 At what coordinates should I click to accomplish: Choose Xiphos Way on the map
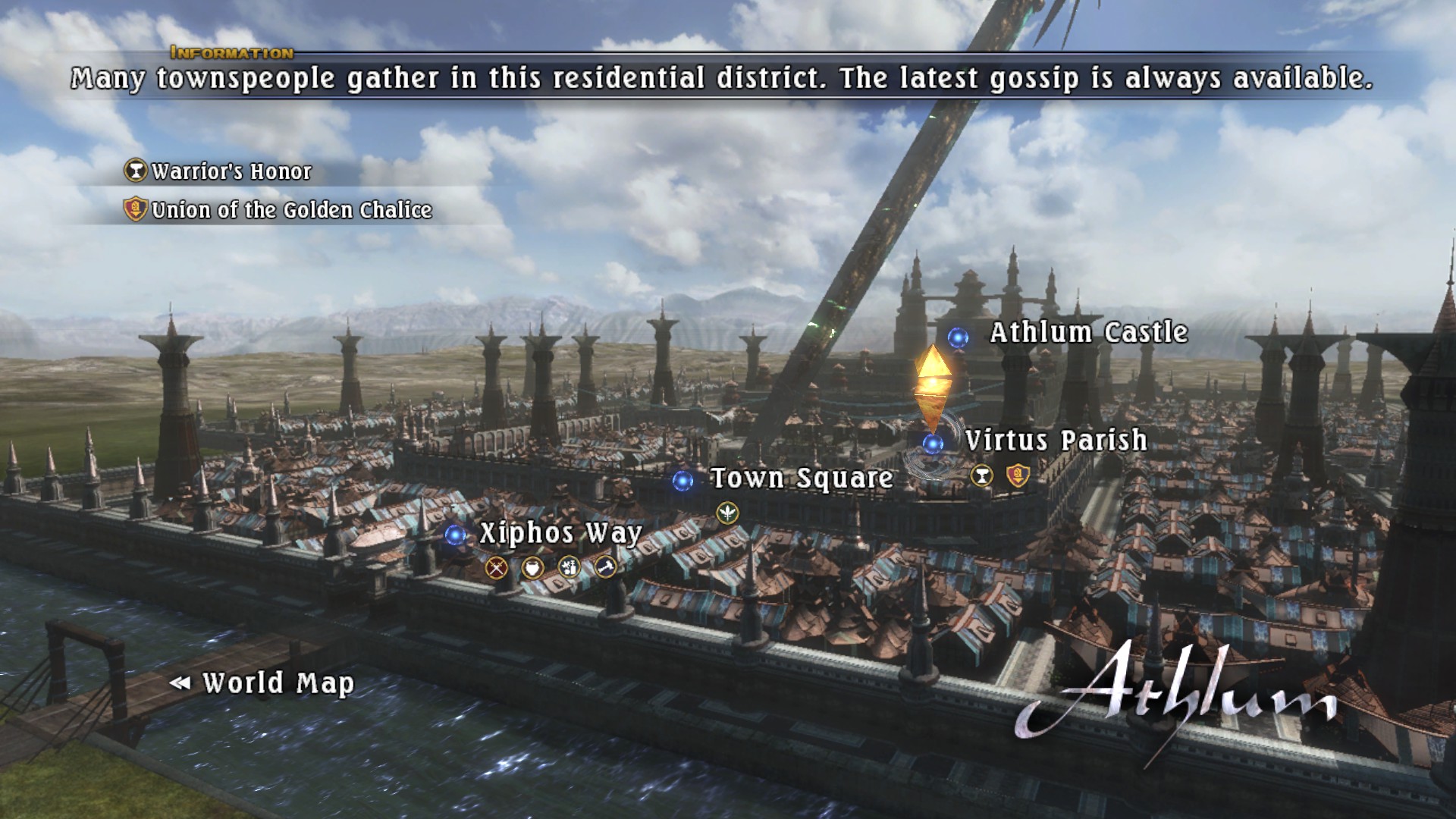[560, 533]
